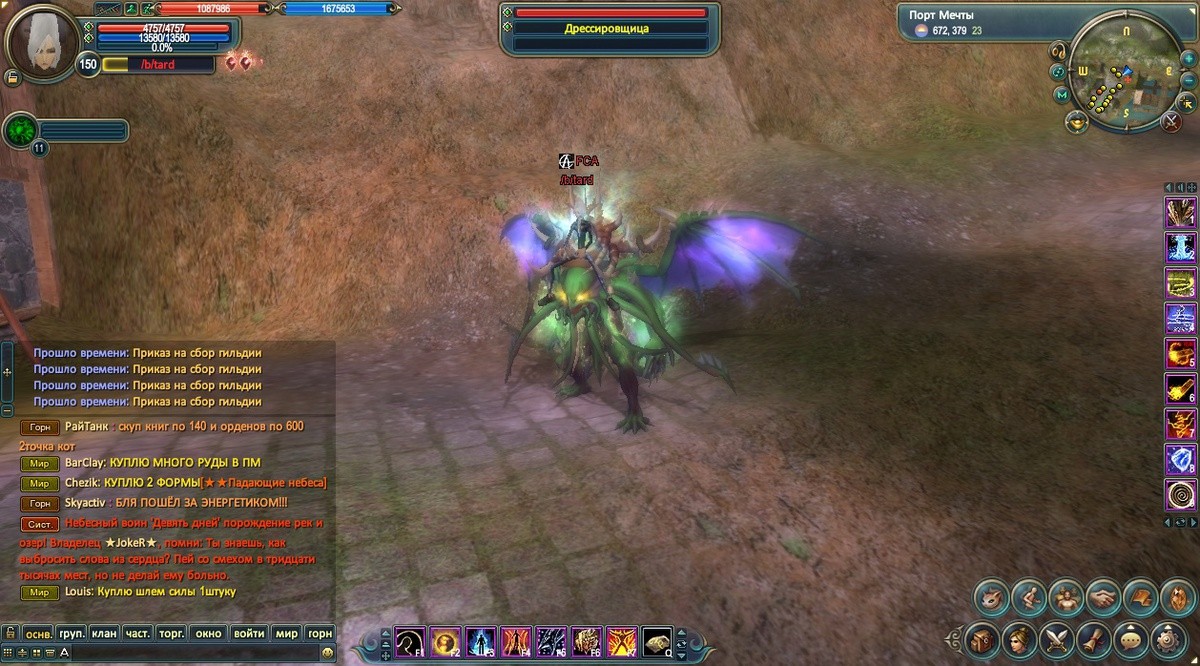This screenshot has height=666, width=1200.
Task: Select the Дрессировщица target frame
Action: (610, 29)
